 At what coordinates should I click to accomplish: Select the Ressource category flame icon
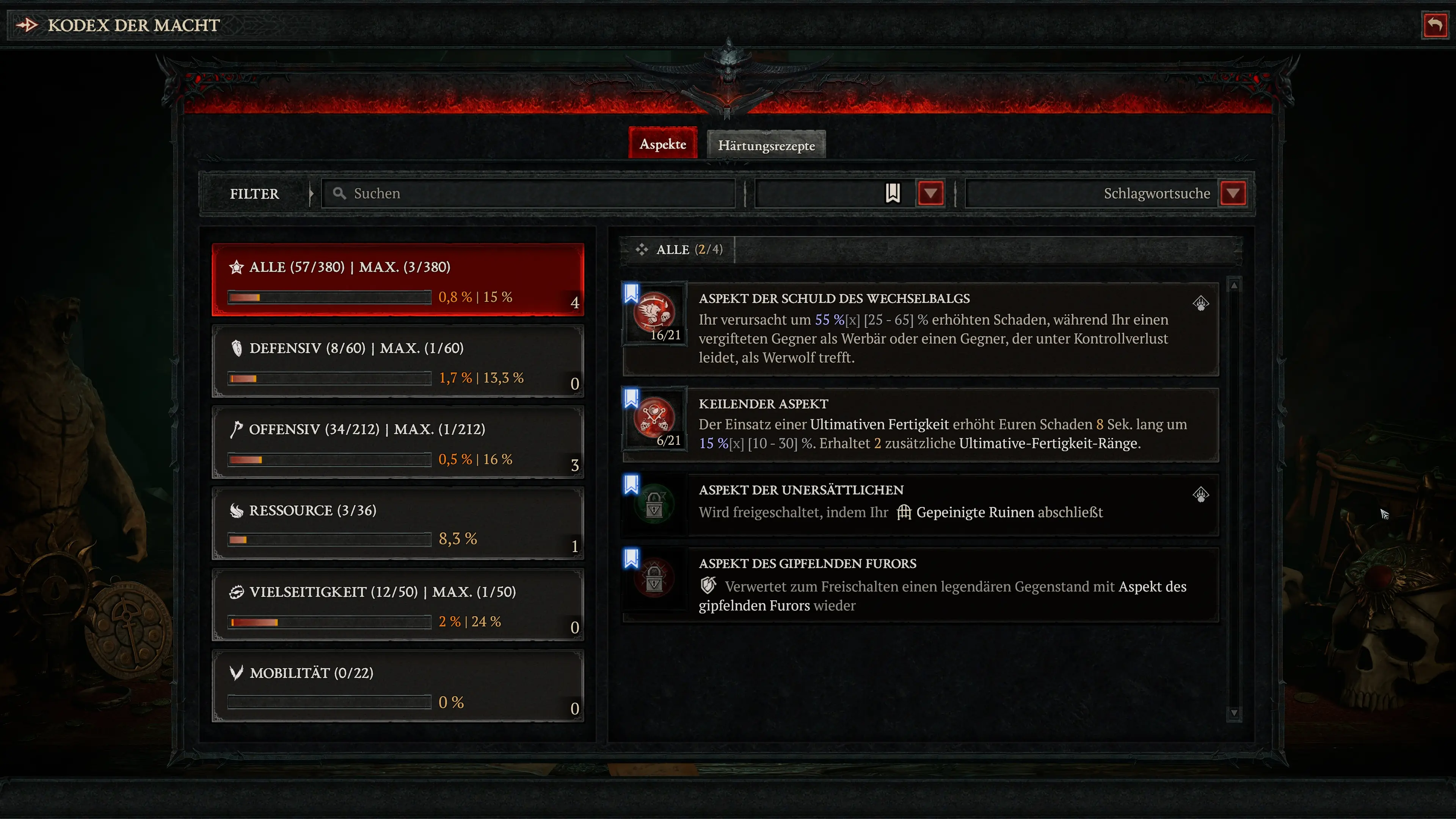237,510
